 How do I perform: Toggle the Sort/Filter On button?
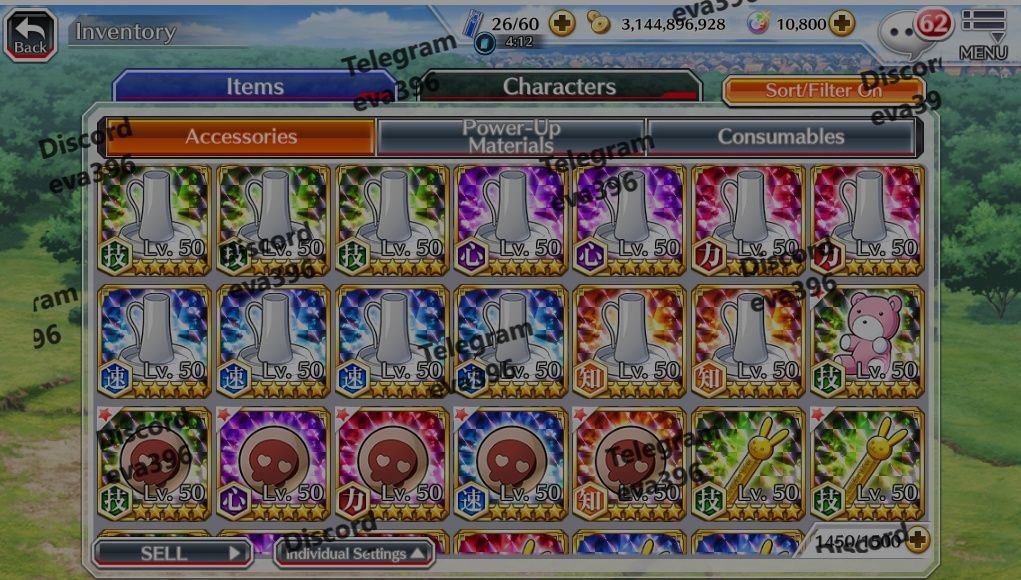tap(823, 90)
